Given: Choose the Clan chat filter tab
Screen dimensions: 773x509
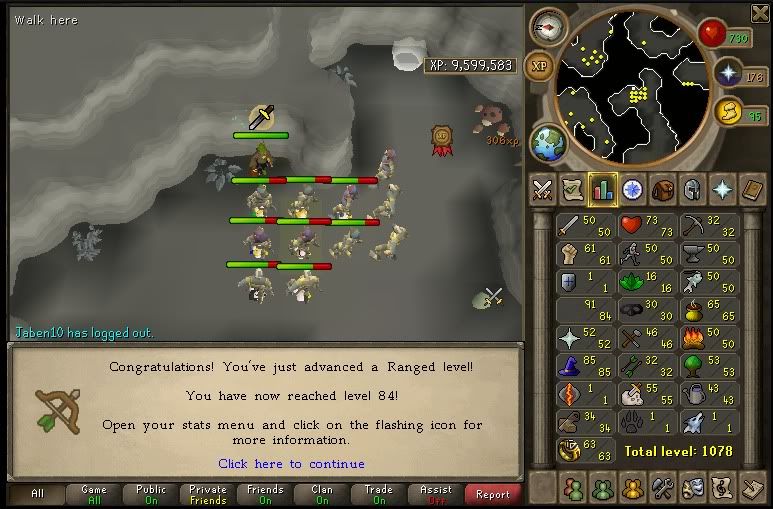Looking at the screenshot, I should tap(322, 494).
